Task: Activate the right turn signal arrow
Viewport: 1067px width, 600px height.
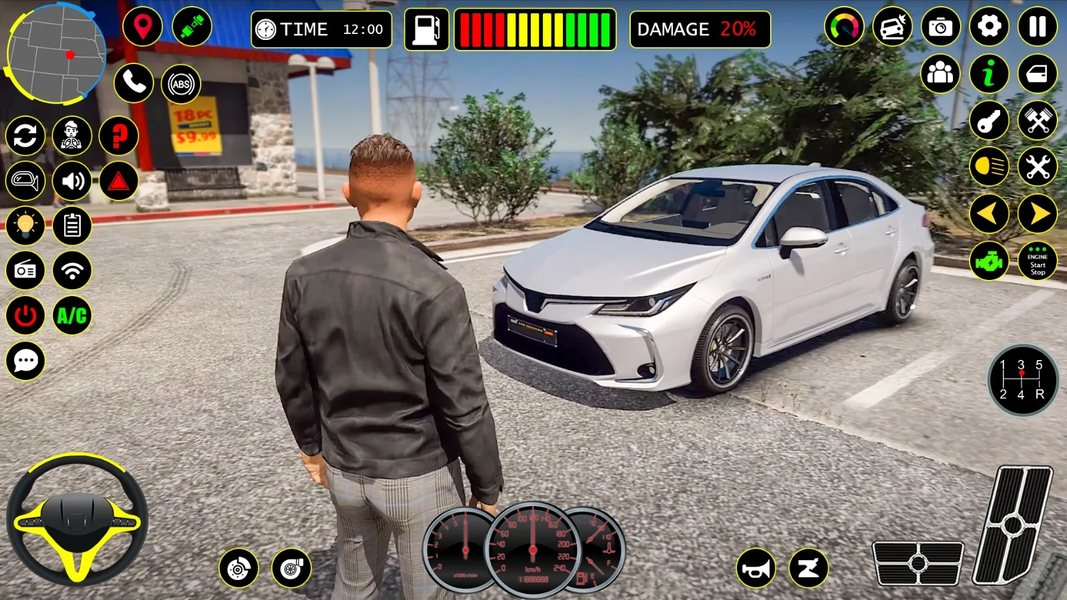Action: [x=1037, y=213]
